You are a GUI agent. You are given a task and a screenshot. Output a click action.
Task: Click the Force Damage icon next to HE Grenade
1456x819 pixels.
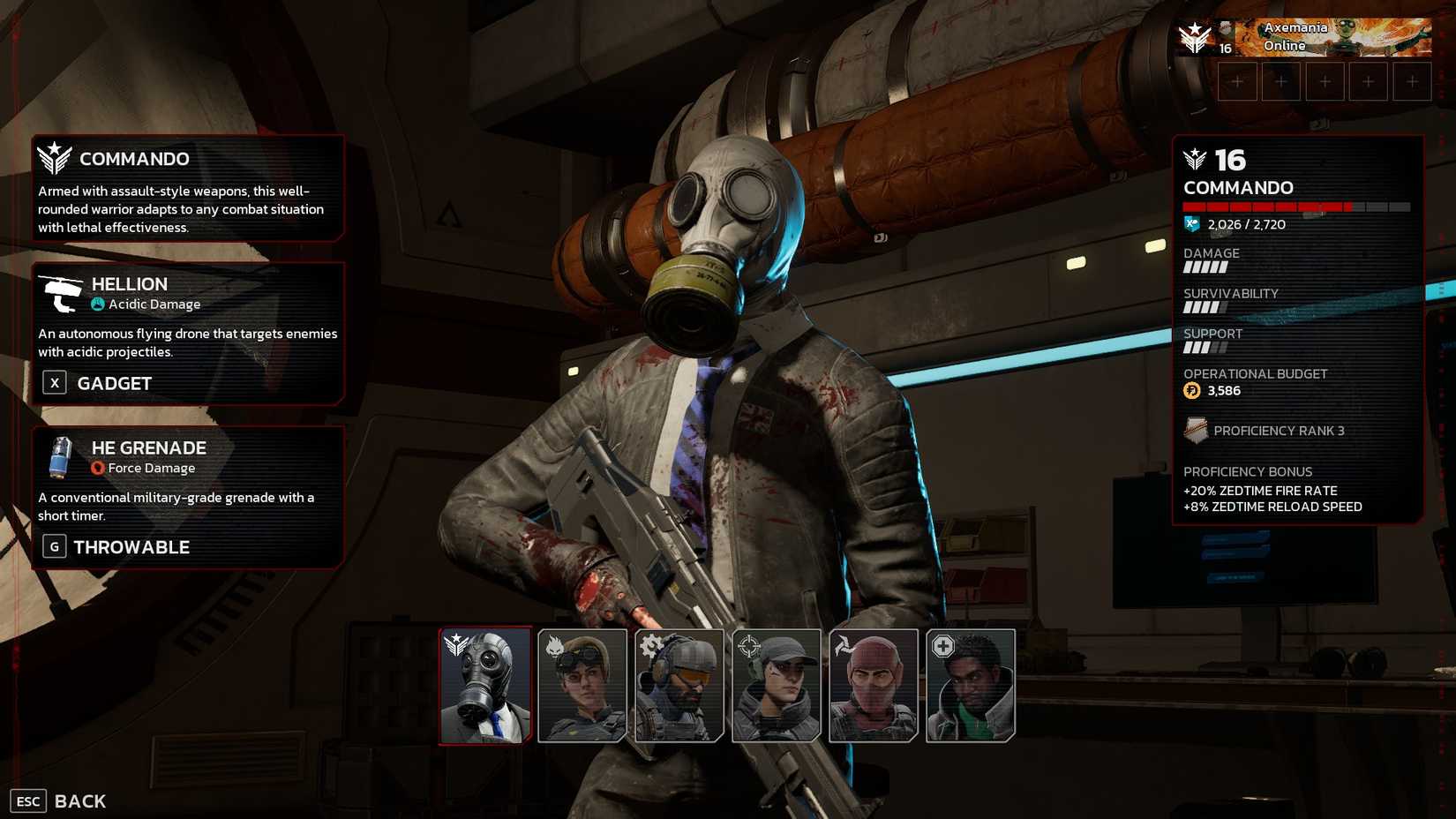point(96,468)
